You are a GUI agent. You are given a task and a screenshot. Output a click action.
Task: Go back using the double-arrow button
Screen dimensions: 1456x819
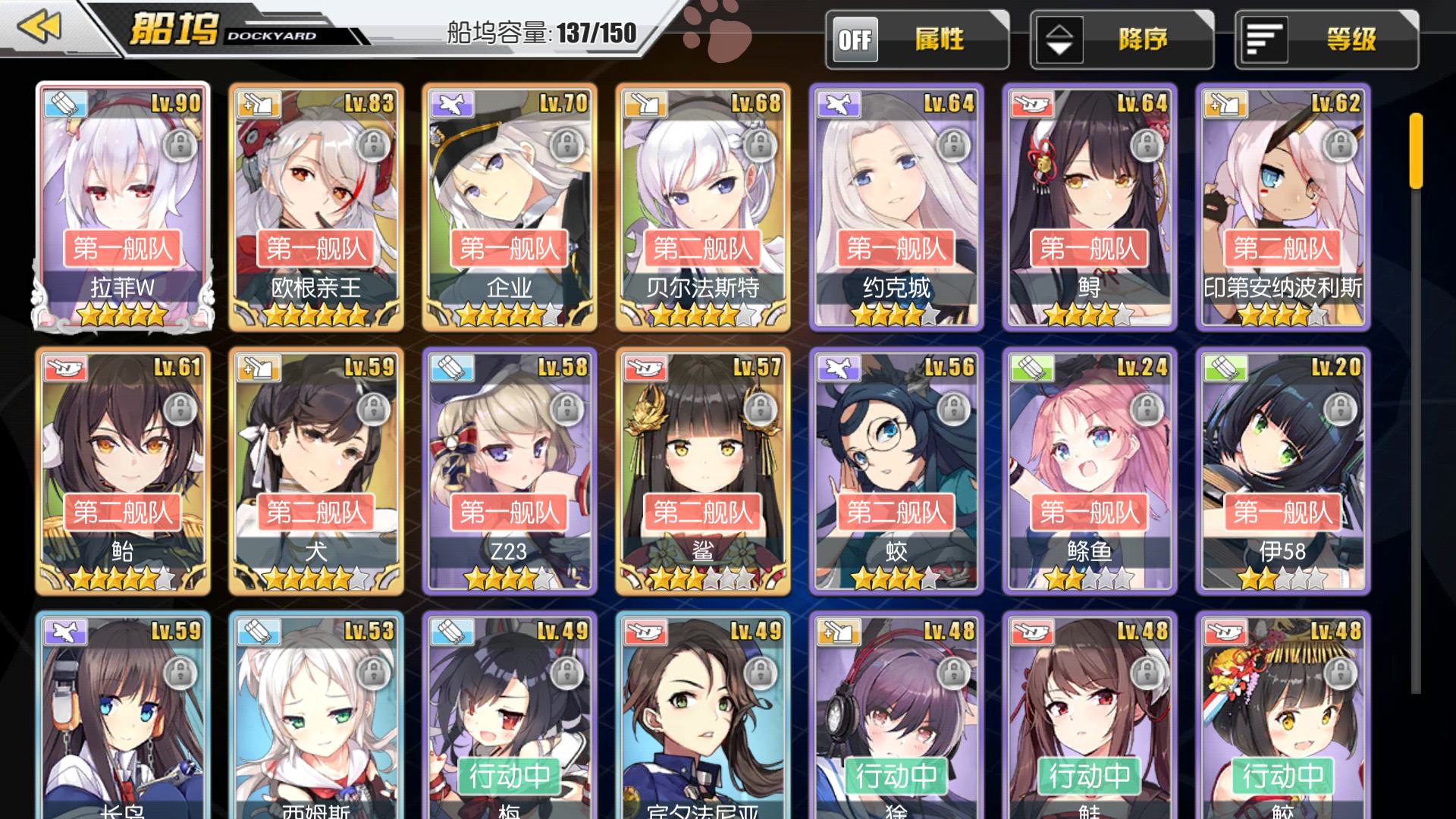pyautogui.click(x=39, y=27)
